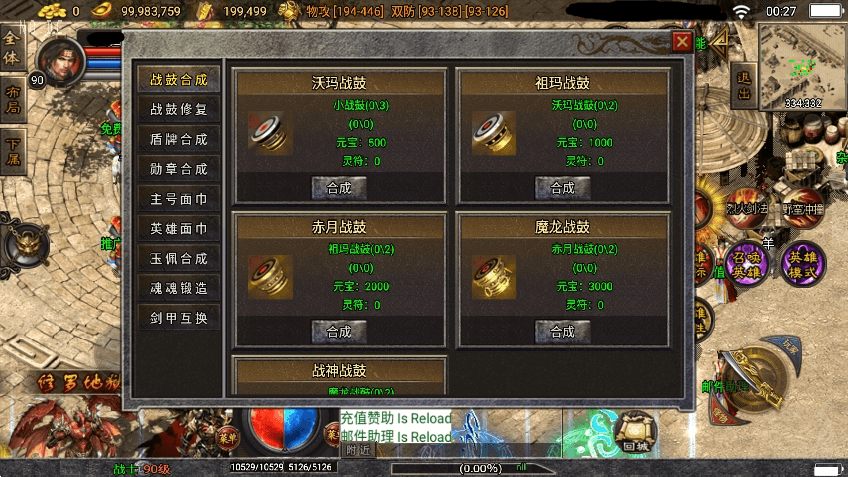The height and width of the screenshot is (477, 848).
Task: Go to the 剑甲互换 tab
Action: pos(178,318)
